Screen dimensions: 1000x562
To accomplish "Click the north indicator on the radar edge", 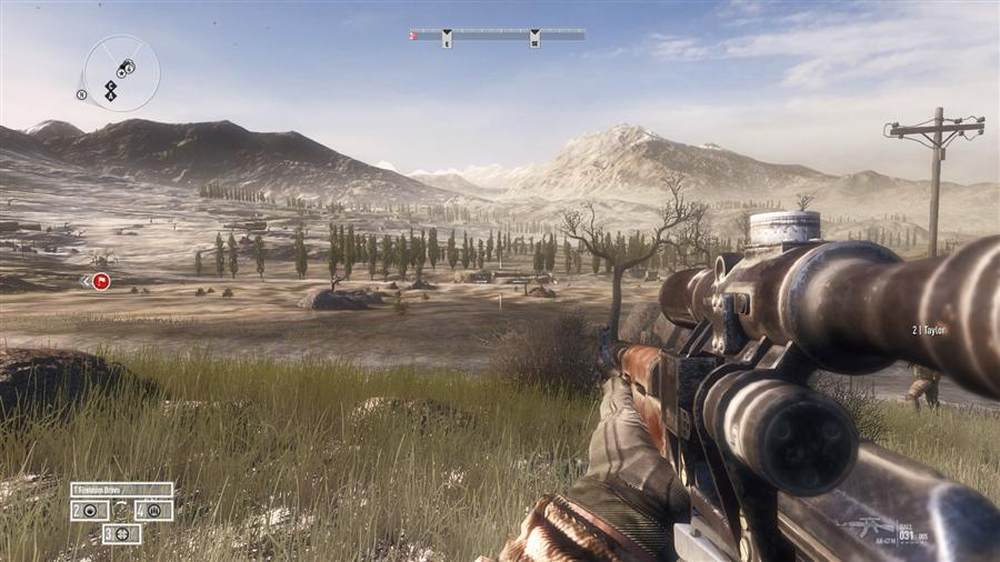I will coord(81,95).
